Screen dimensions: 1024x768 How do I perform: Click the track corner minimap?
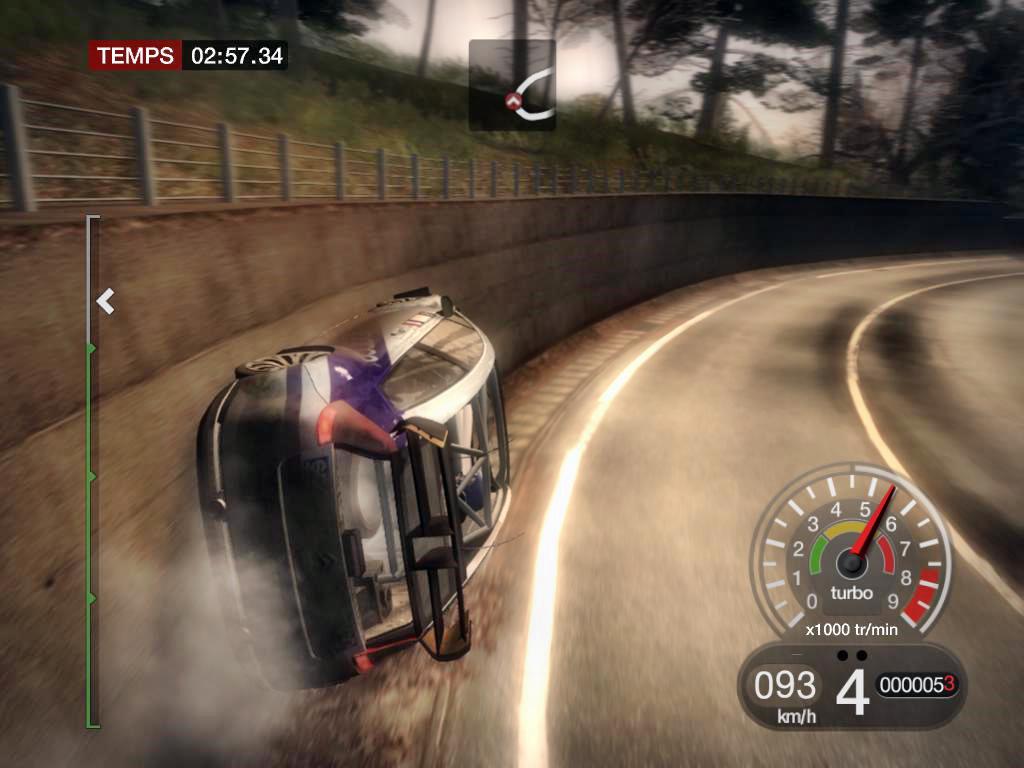tap(512, 85)
